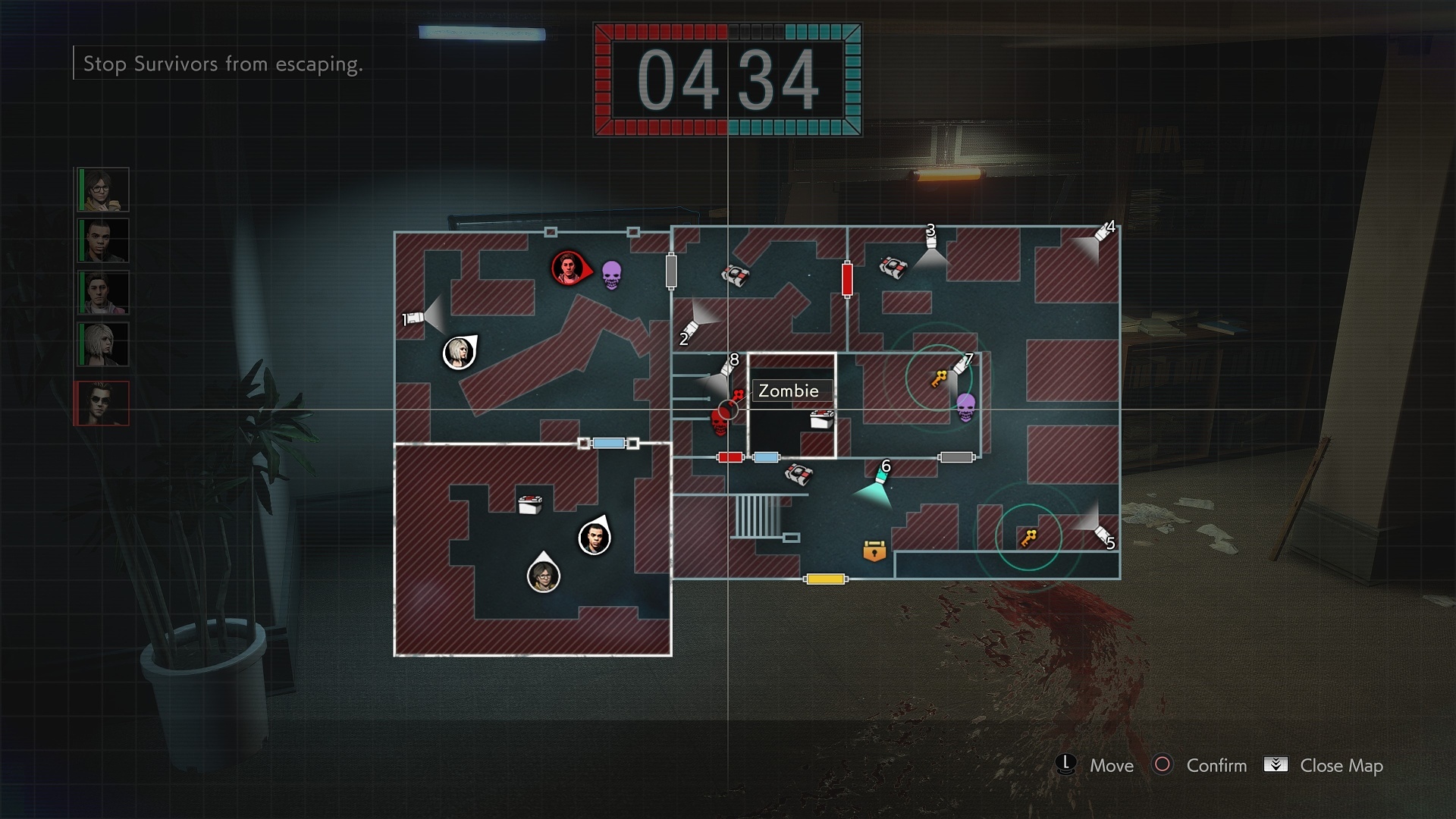Select camera 1 on the map
Viewport: 1456px width, 819px height.
tap(414, 318)
